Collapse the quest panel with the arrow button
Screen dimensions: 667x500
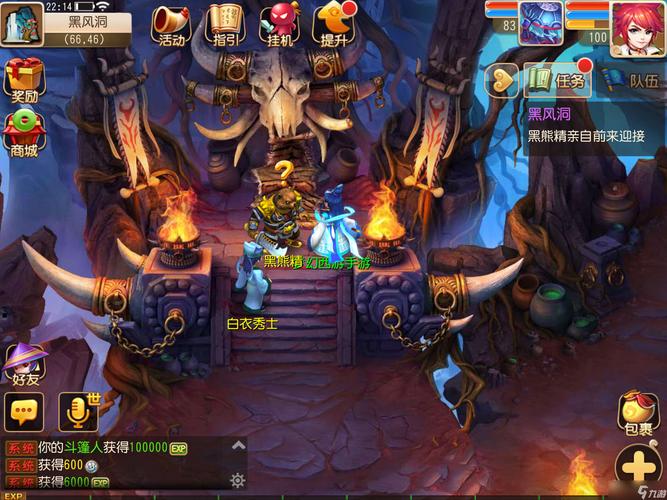(x=500, y=80)
